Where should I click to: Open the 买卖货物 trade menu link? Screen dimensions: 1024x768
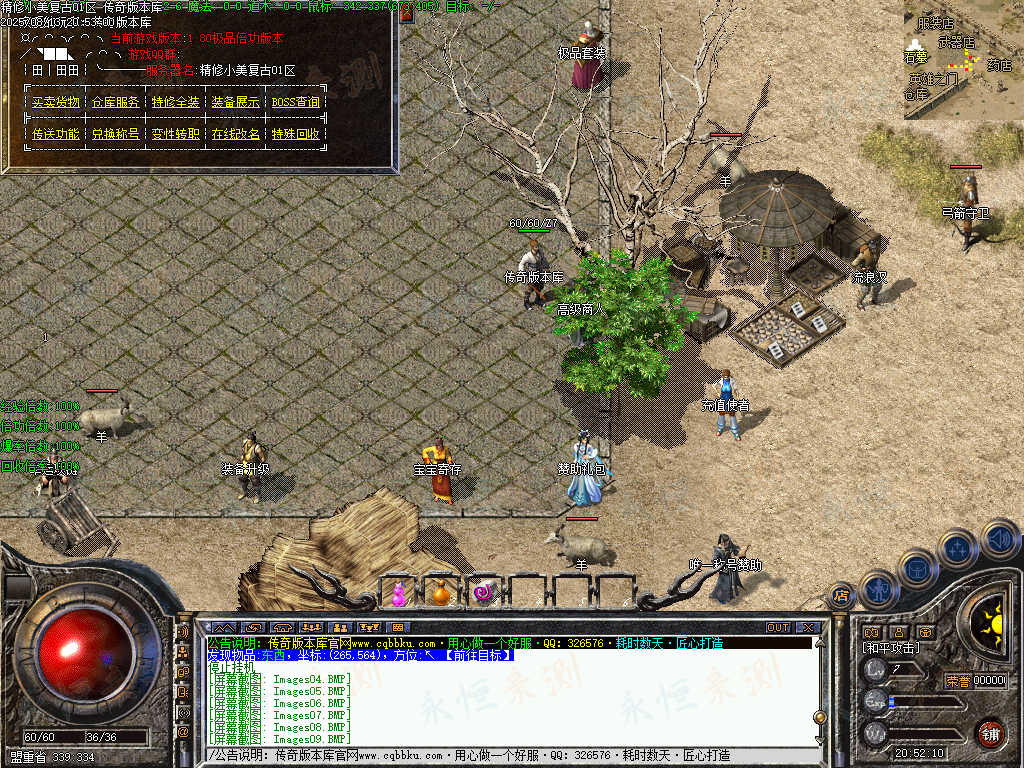(x=56, y=102)
